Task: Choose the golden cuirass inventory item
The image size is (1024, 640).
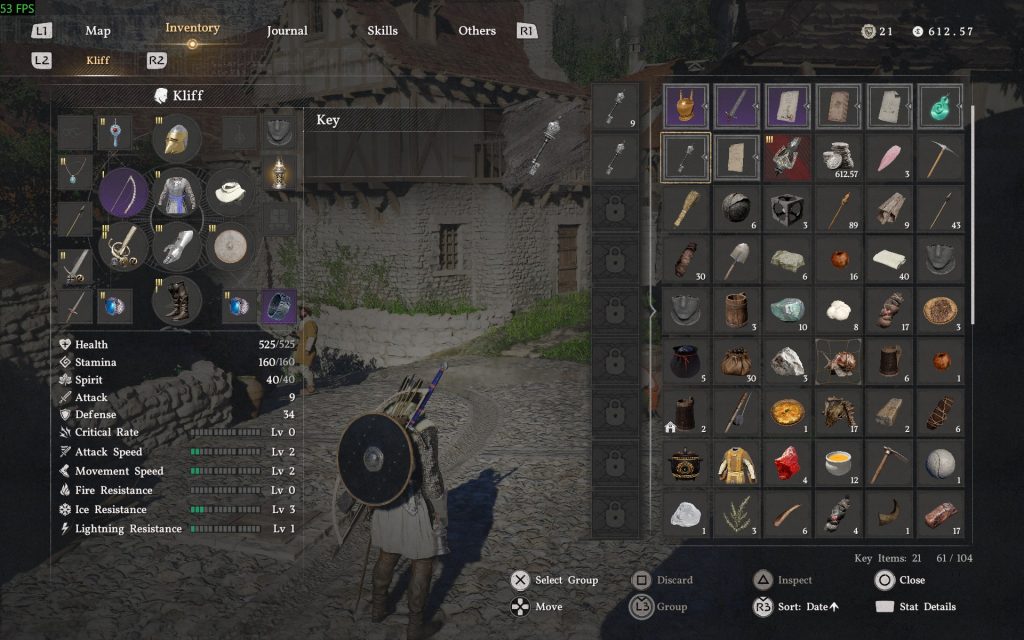Action: (x=686, y=105)
